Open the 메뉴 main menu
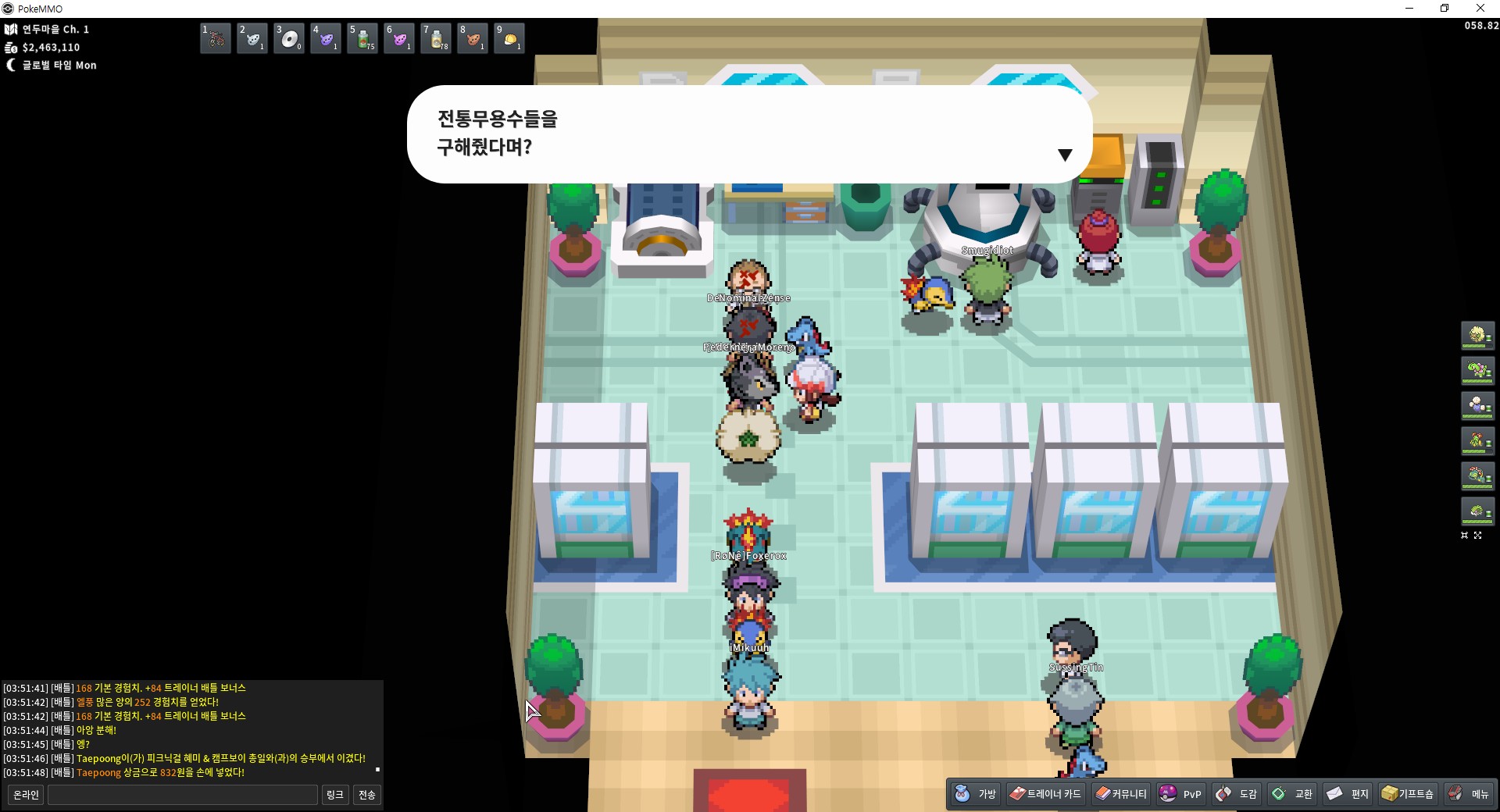The height and width of the screenshot is (812, 1500). point(1469,794)
